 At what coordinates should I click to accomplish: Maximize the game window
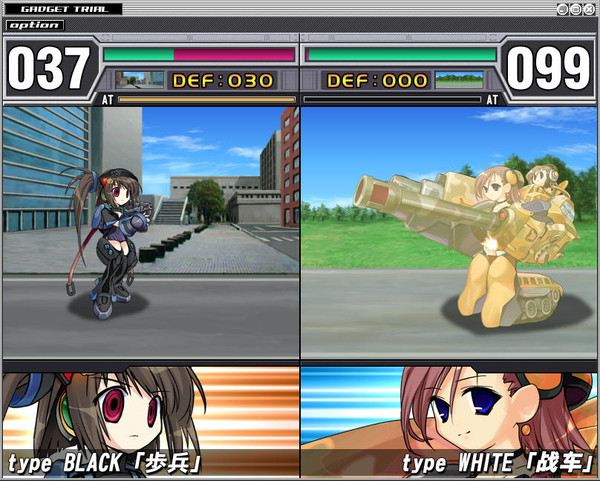pyautogui.click(x=577, y=9)
